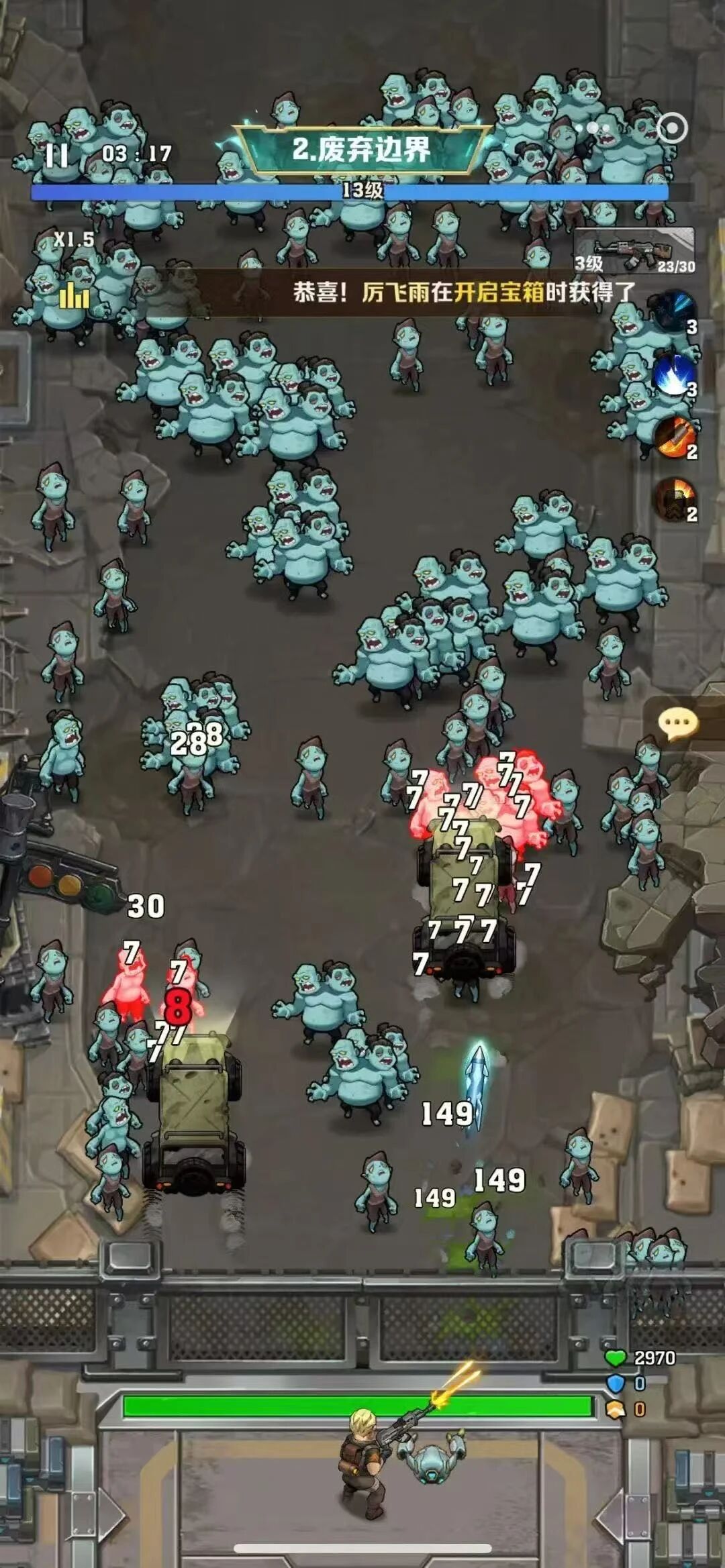This screenshot has width=725, height=1568.
Task: Select the level 3 rifle weapon slot
Action: coord(634,250)
